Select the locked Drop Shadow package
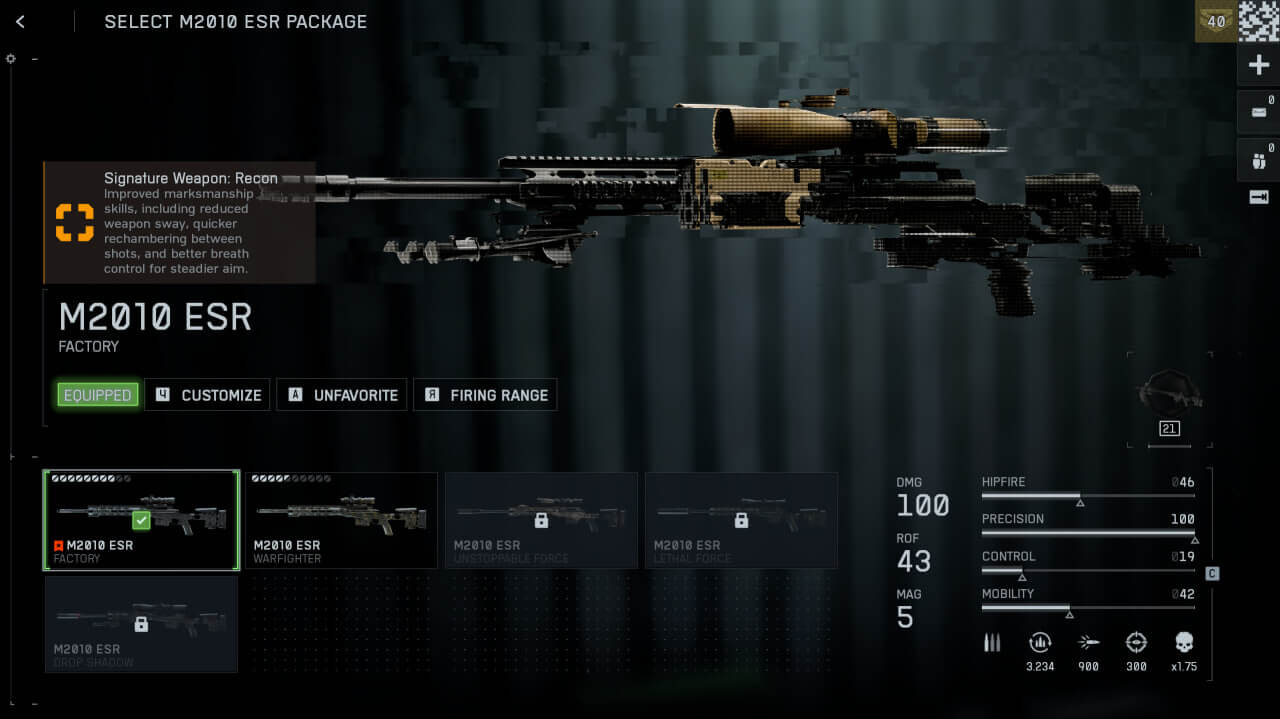1280x719 pixels. click(x=141, y=624)
